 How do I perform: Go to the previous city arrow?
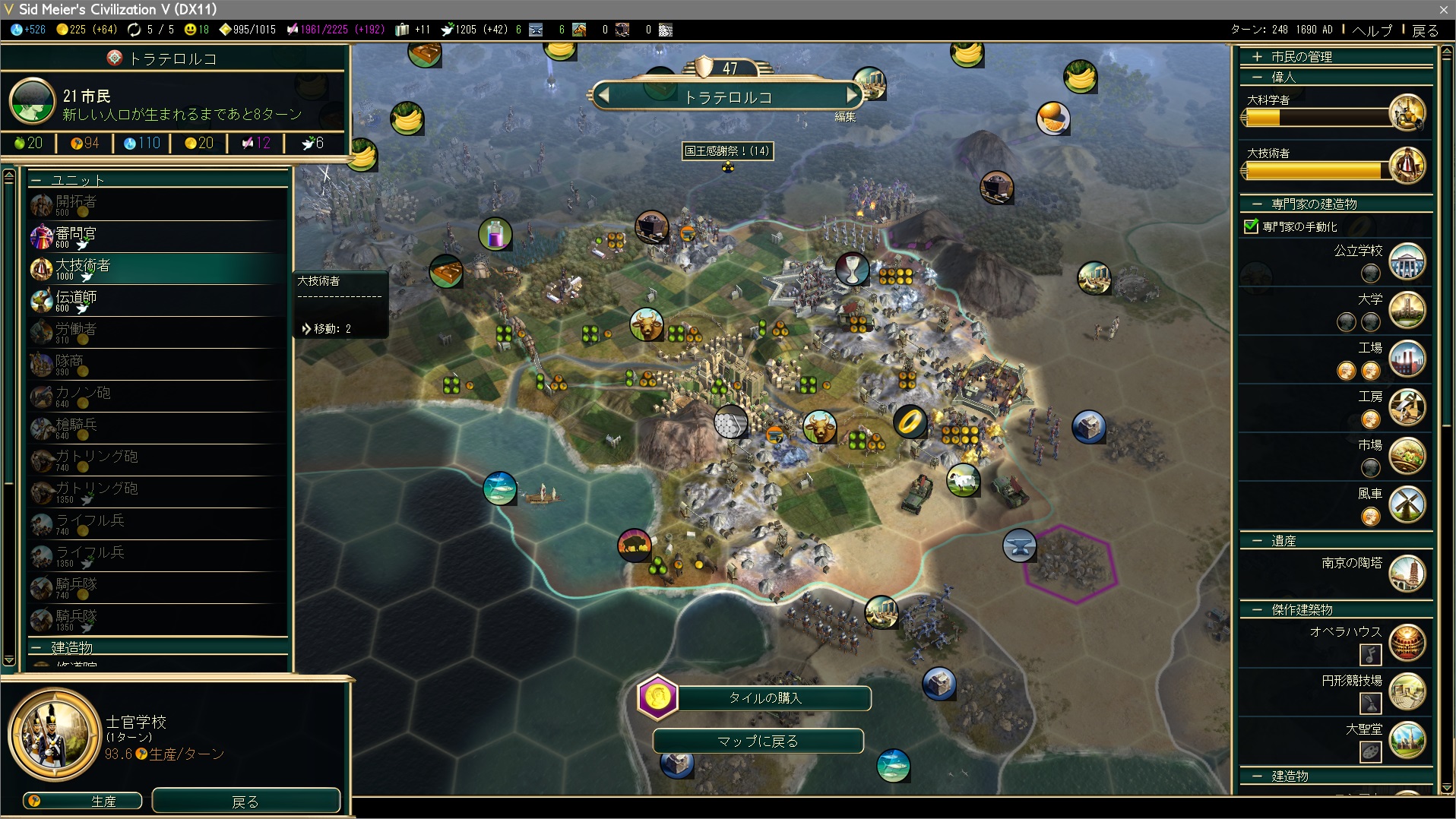pyautogui.click(x=604, y=96)
